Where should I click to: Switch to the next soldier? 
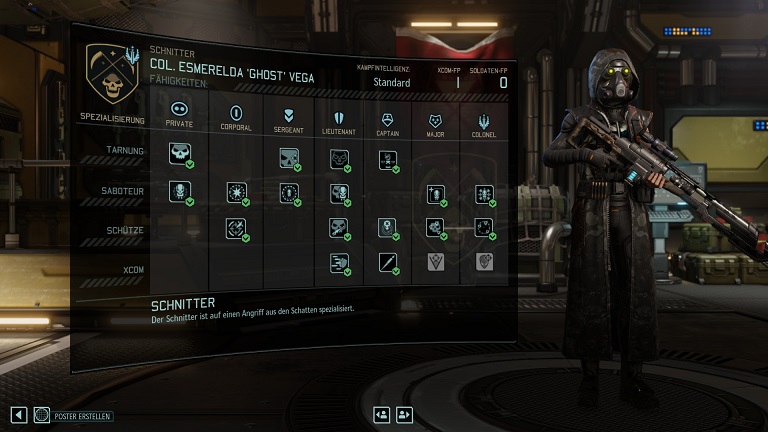pos(404,414)
